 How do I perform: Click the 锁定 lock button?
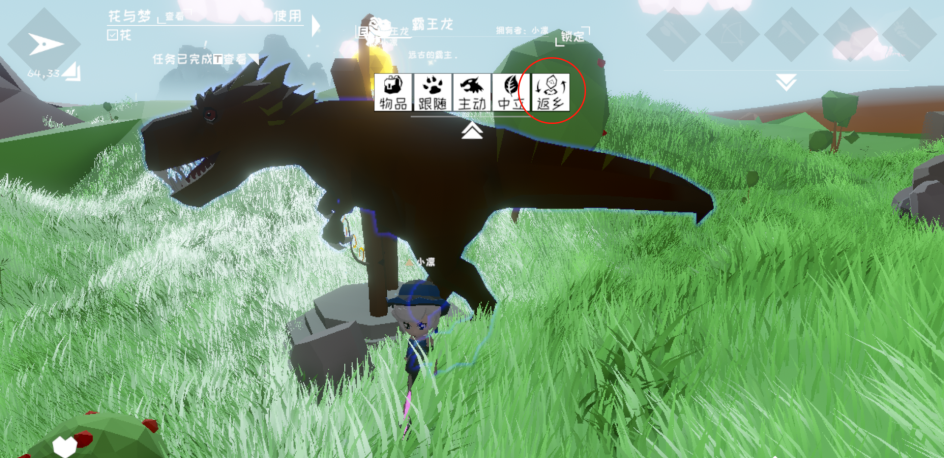tap(573, 37)
